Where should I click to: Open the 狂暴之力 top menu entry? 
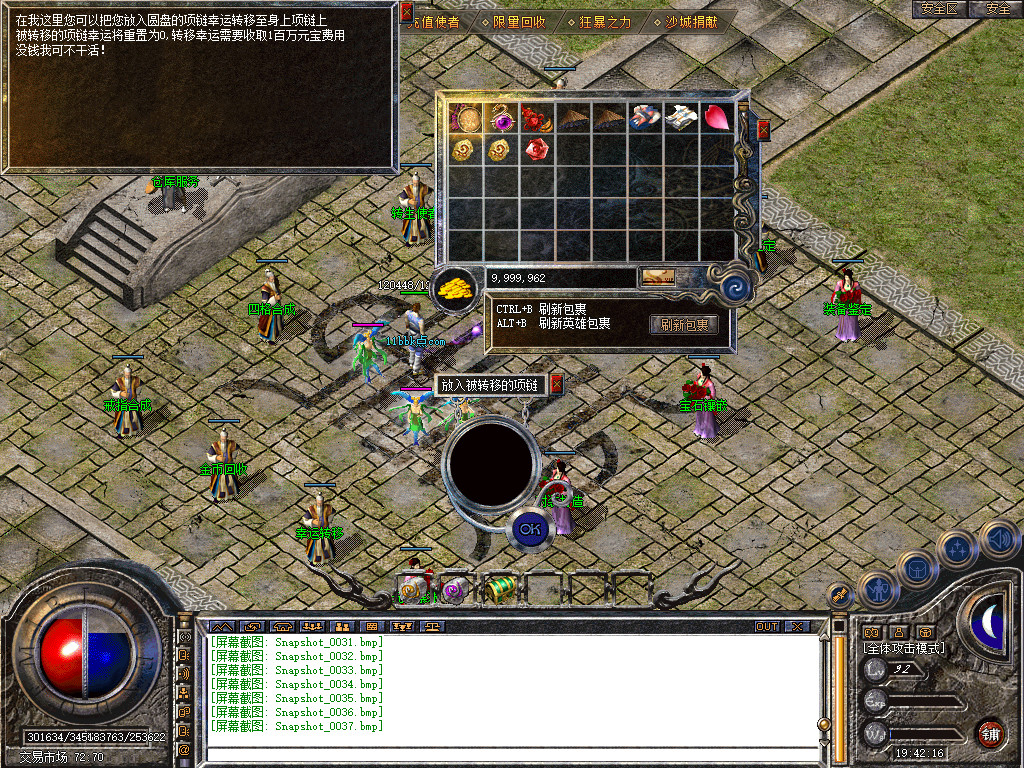599,21
